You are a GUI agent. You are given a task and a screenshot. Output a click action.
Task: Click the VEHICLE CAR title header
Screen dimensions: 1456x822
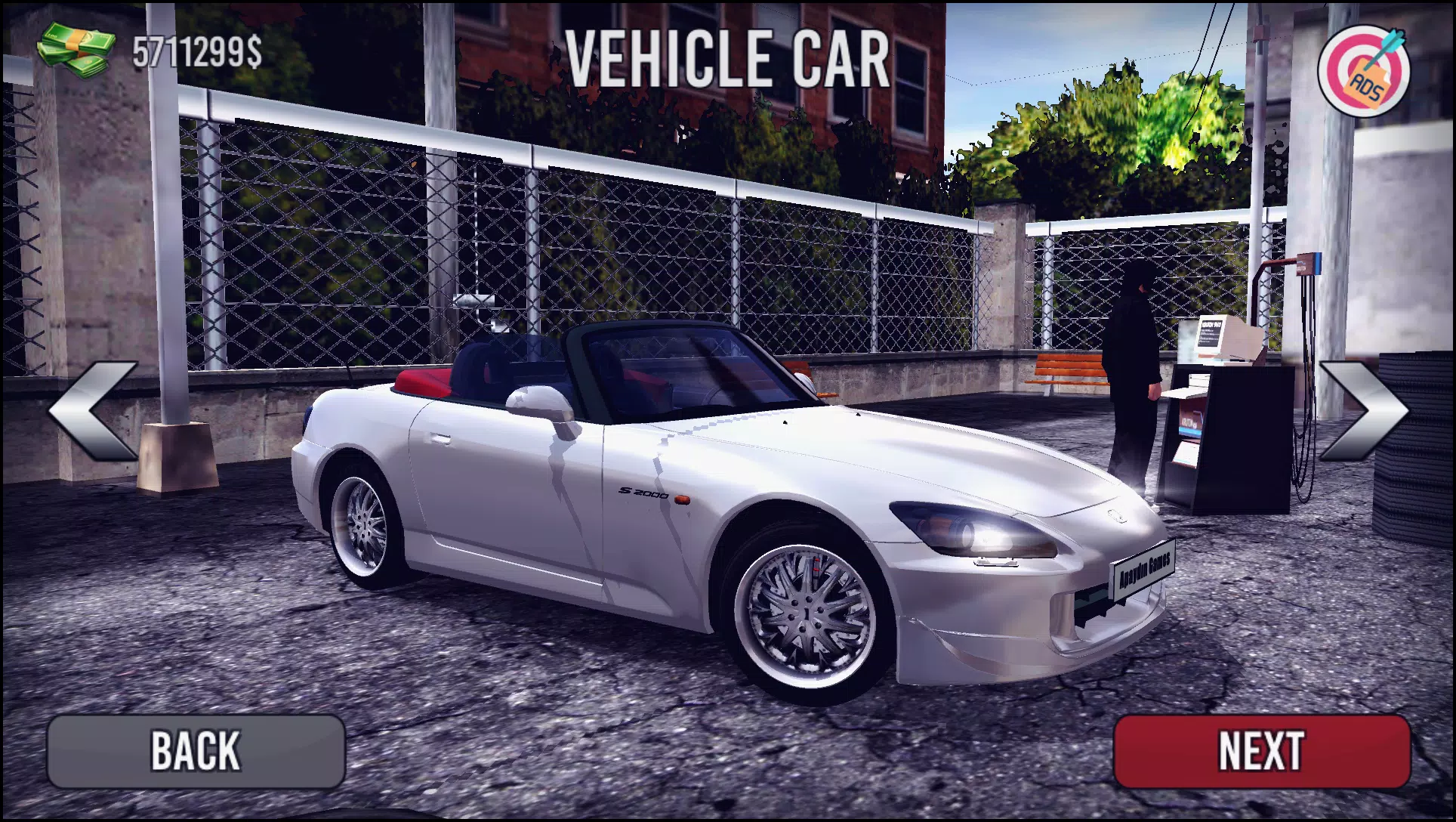click(727, 59)
